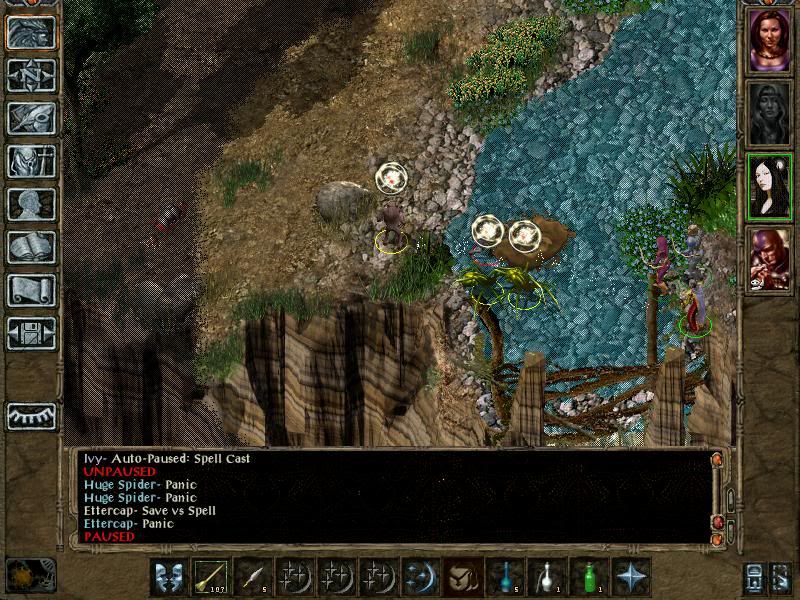Open the journal with the quill button
The width and height of the screenshot is (800, 600).
point(31,118)
